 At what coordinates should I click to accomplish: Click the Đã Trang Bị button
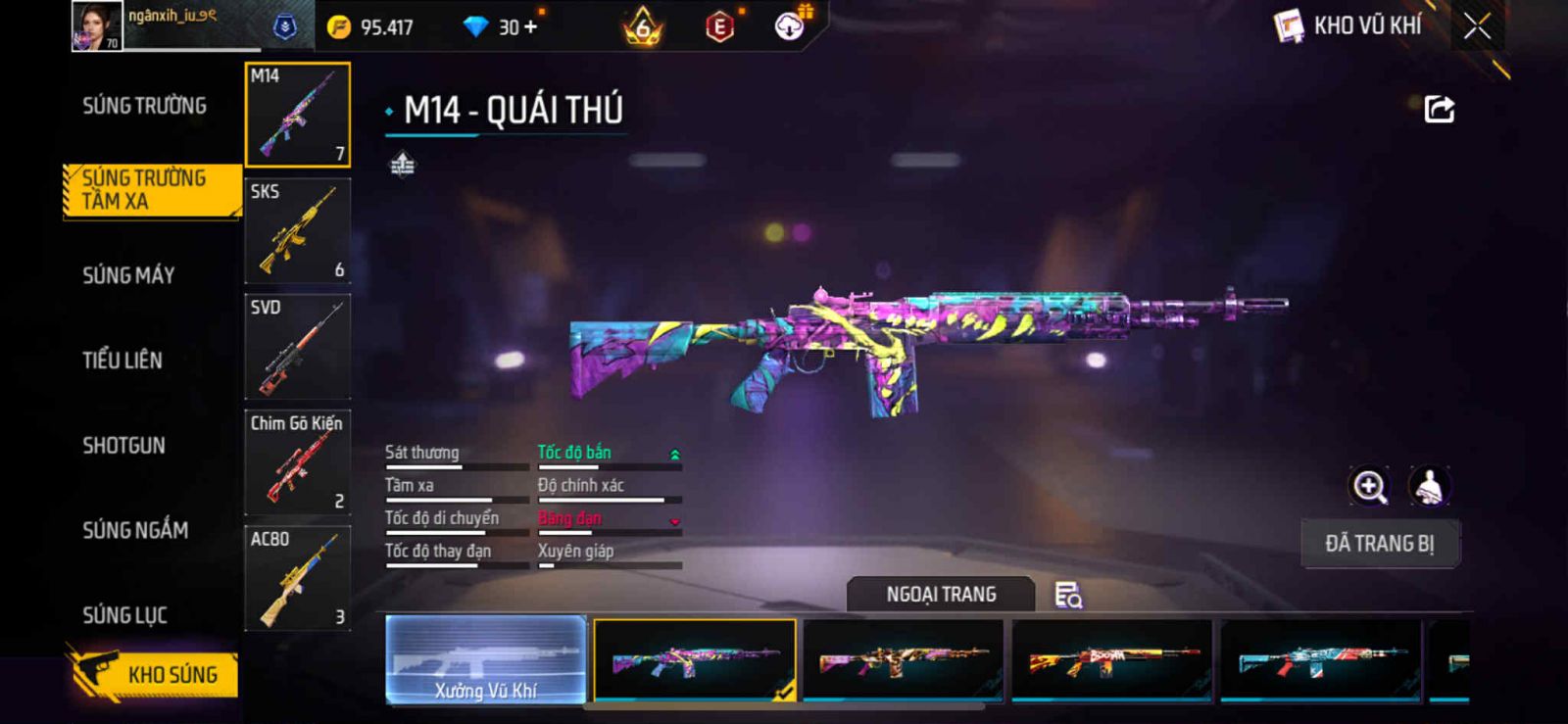1380,544
